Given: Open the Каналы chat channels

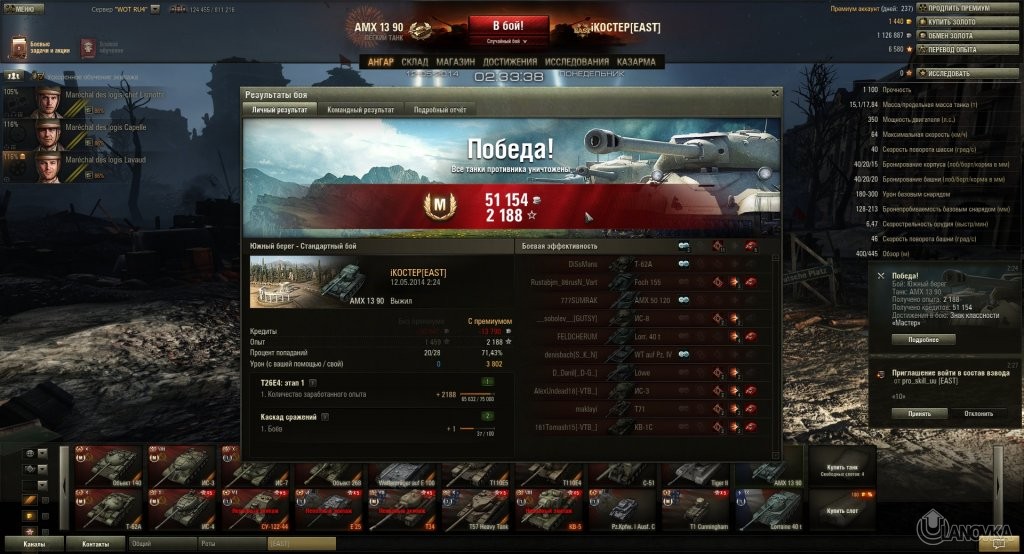Looking at the screenshot, I should [36, 543].
